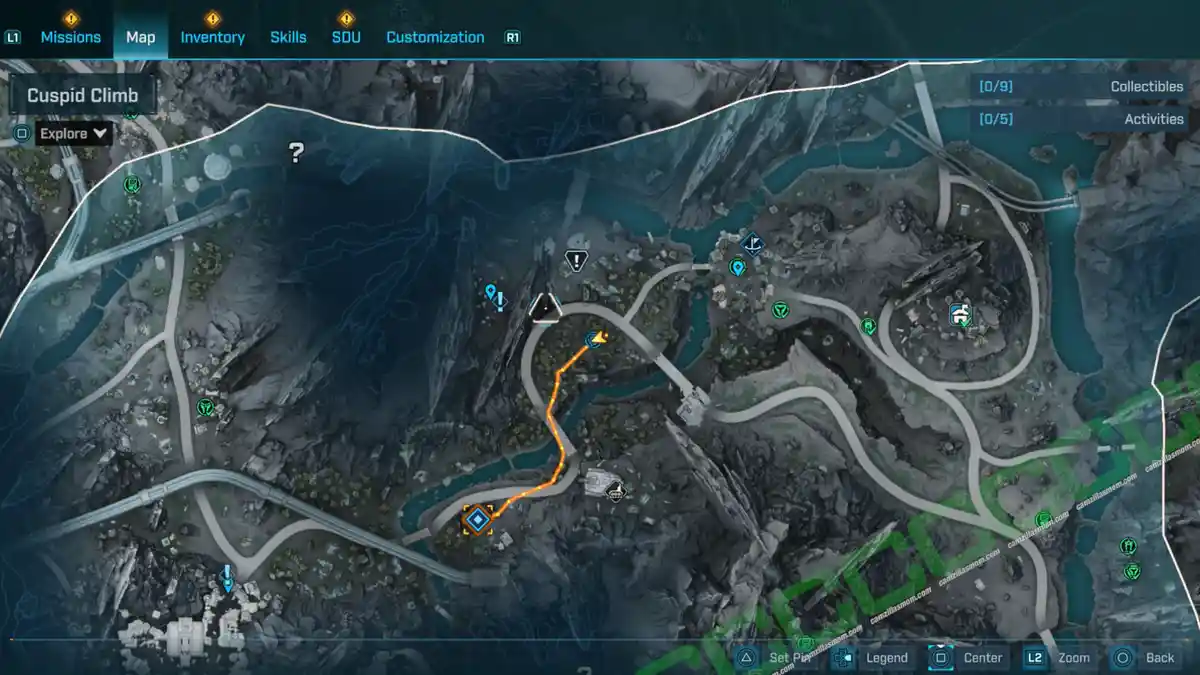Center the map on player
Viewport: 1200px width, 675px height.
point(968,657)
